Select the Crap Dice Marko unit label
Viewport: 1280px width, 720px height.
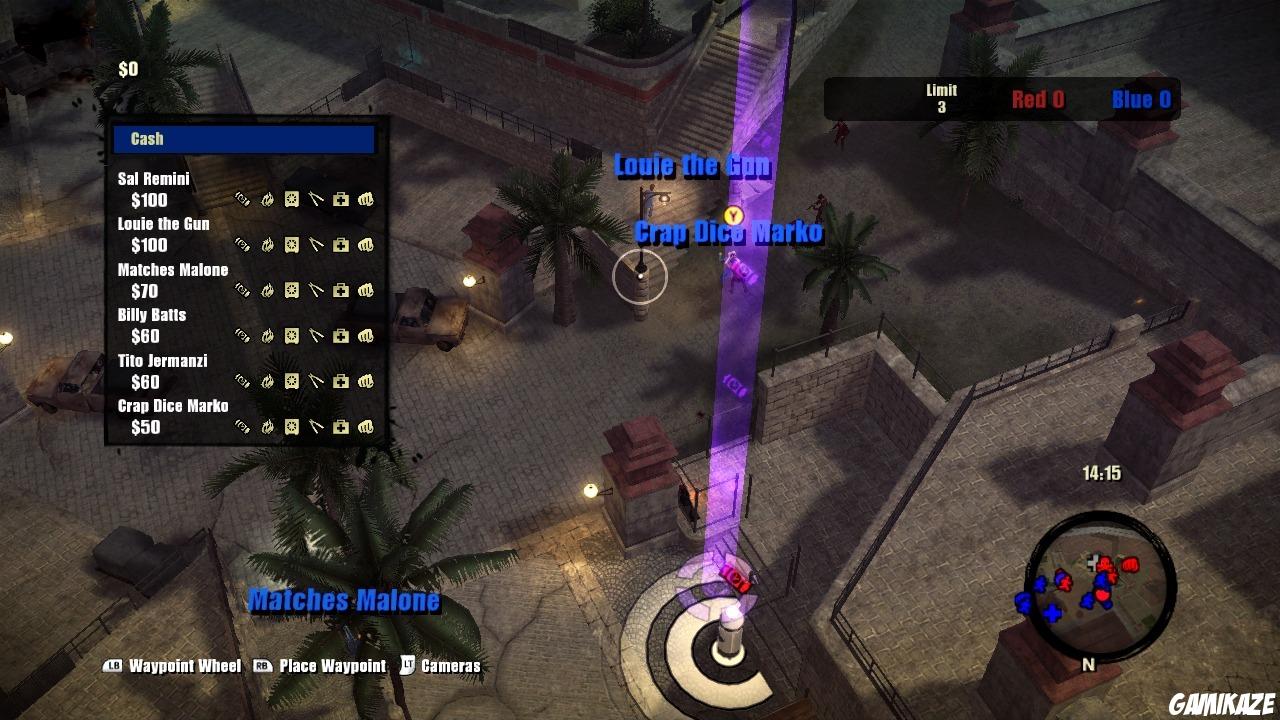point(729,233)
